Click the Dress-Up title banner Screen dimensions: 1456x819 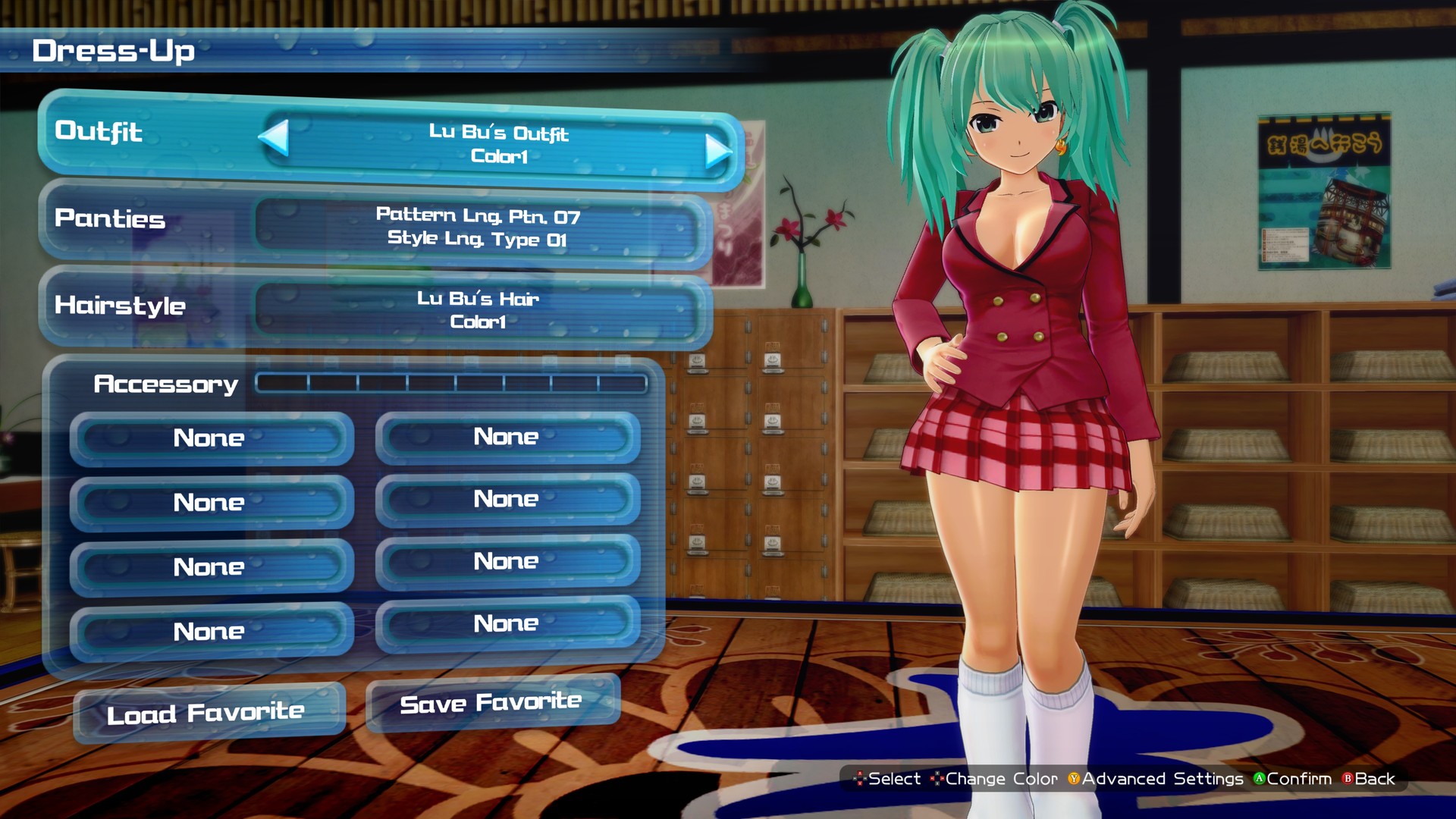pos(114,50)
